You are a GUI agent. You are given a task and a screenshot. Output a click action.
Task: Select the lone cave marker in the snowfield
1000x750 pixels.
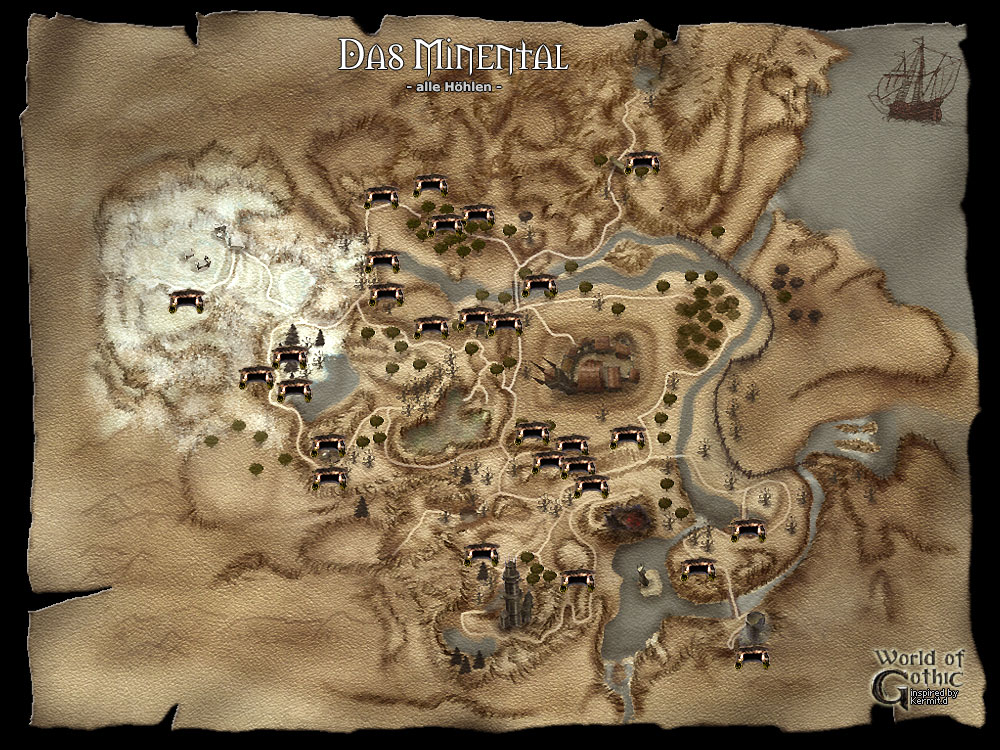tap(187, 300)
